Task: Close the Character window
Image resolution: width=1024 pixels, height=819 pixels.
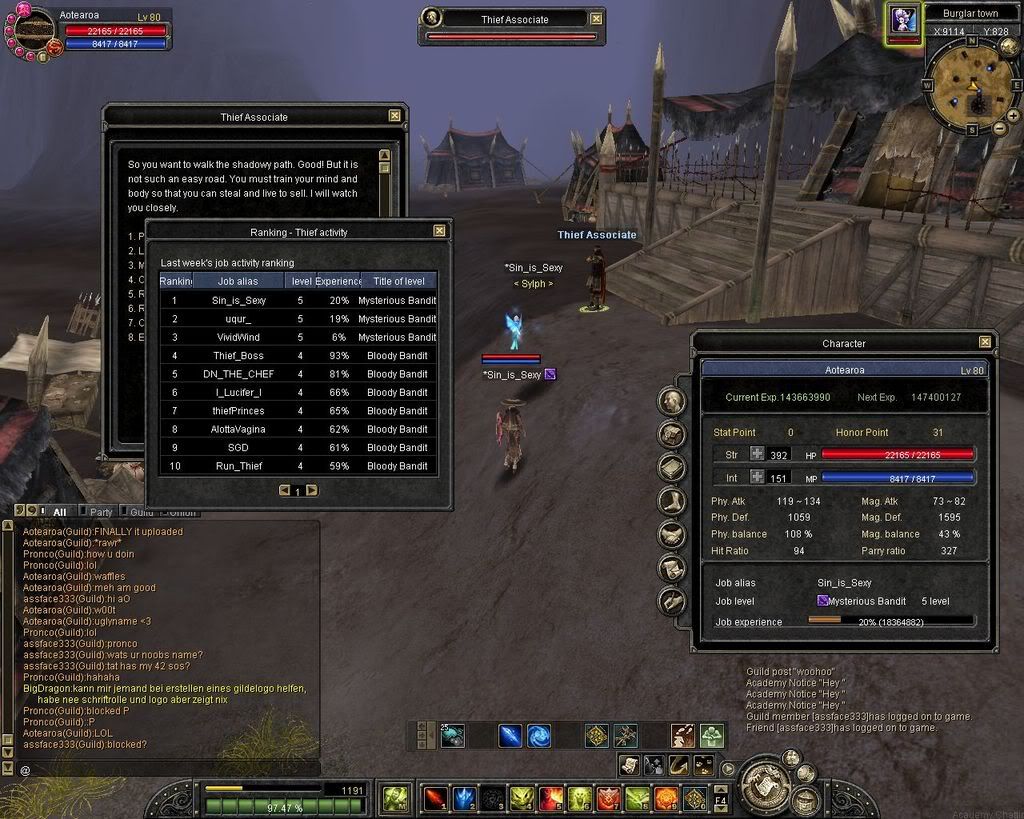Action: 985,343
